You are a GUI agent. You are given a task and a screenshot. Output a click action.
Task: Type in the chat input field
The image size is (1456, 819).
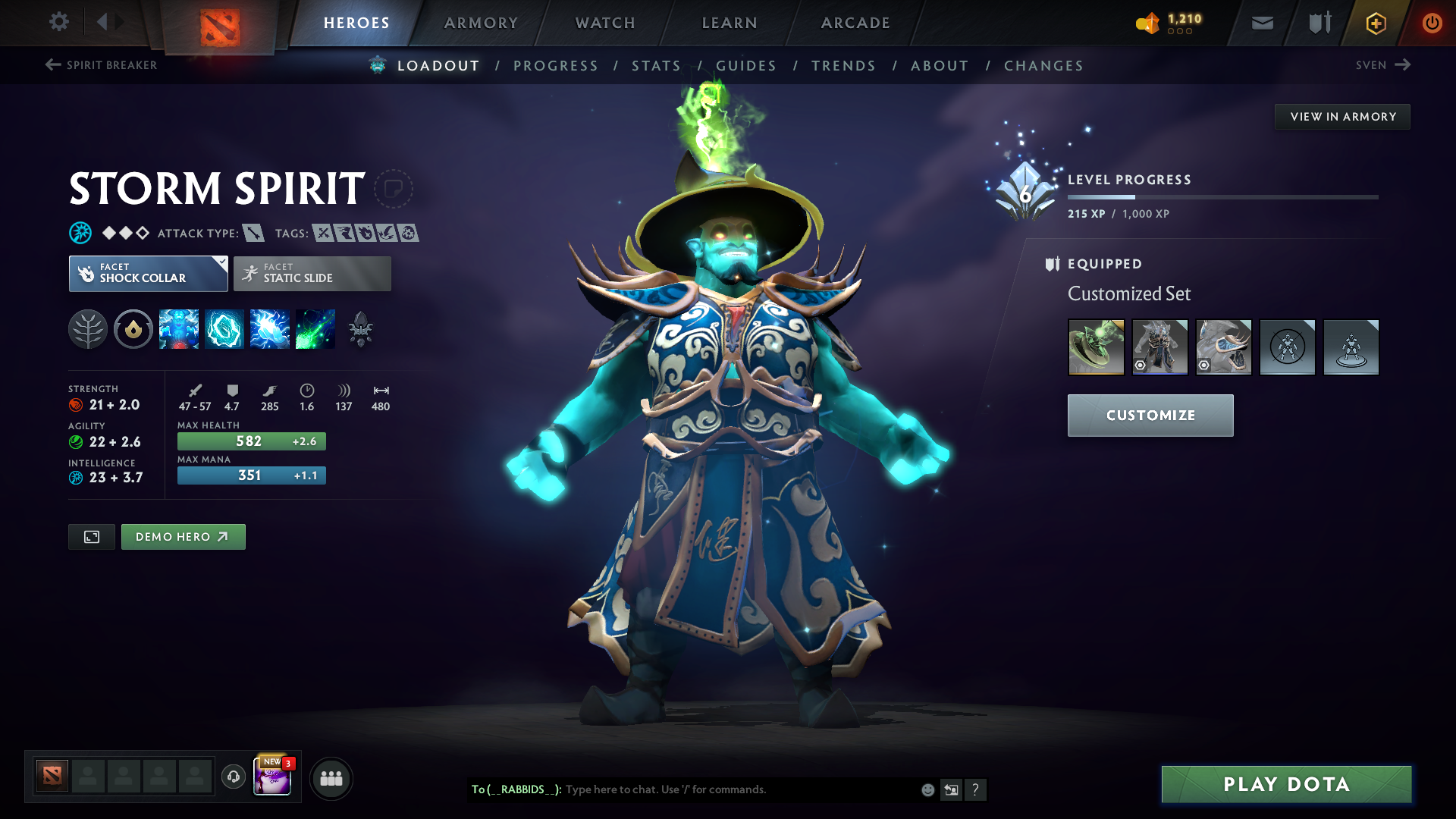[x=682, y=789]
